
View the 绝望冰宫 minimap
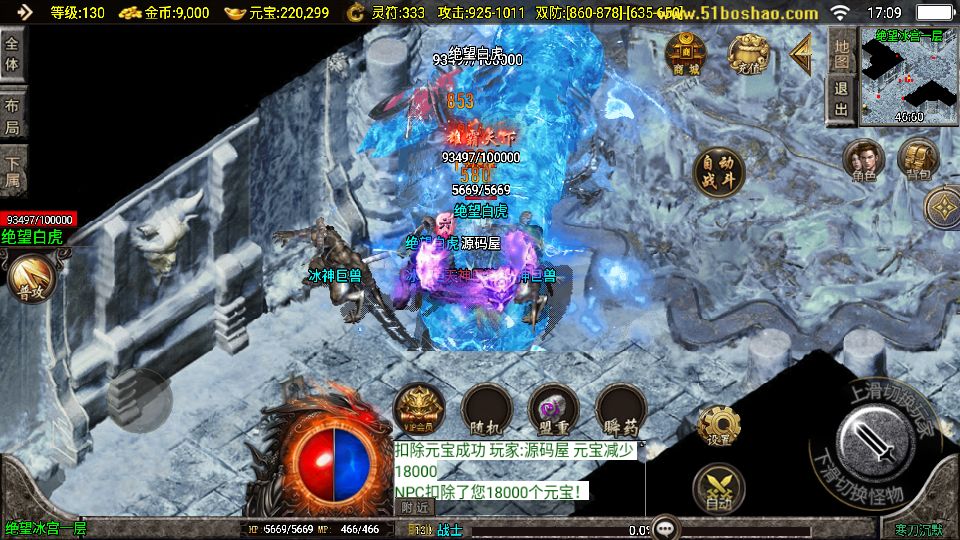click(908, 75)
